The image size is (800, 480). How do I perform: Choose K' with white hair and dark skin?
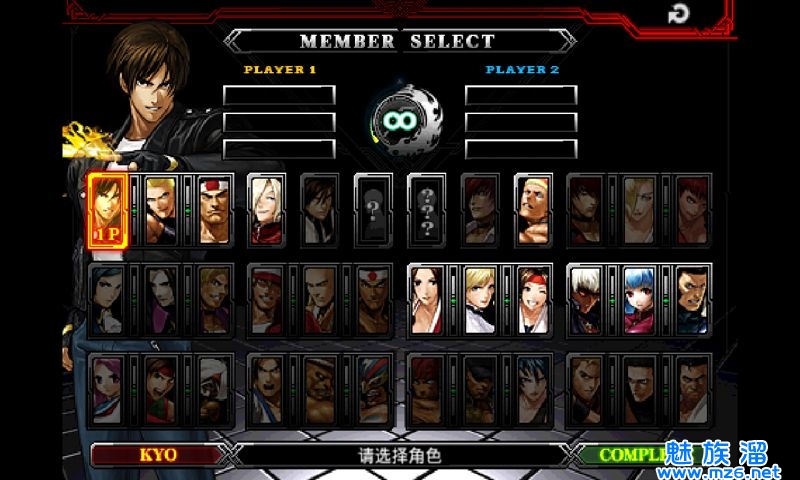587,300
